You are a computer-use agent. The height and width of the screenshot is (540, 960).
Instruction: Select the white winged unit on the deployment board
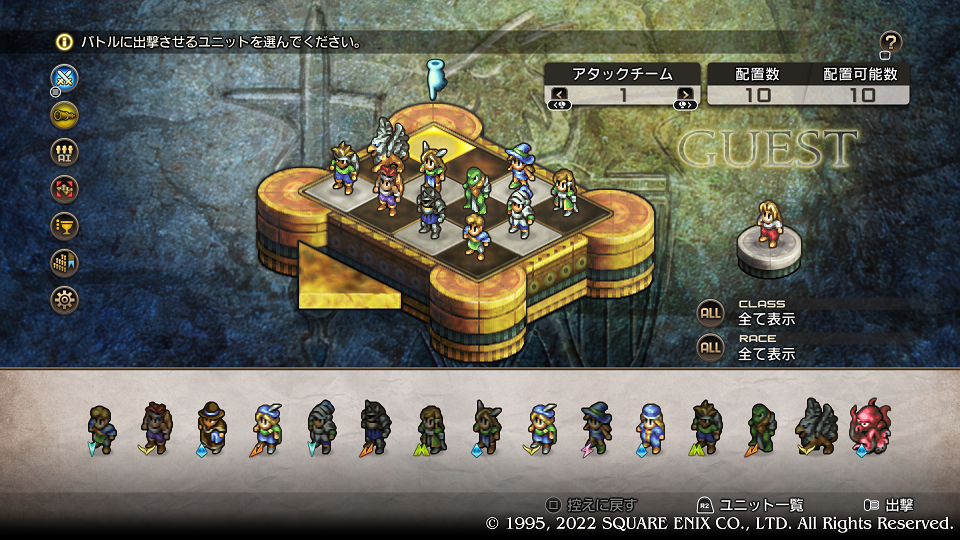[390, 143]
